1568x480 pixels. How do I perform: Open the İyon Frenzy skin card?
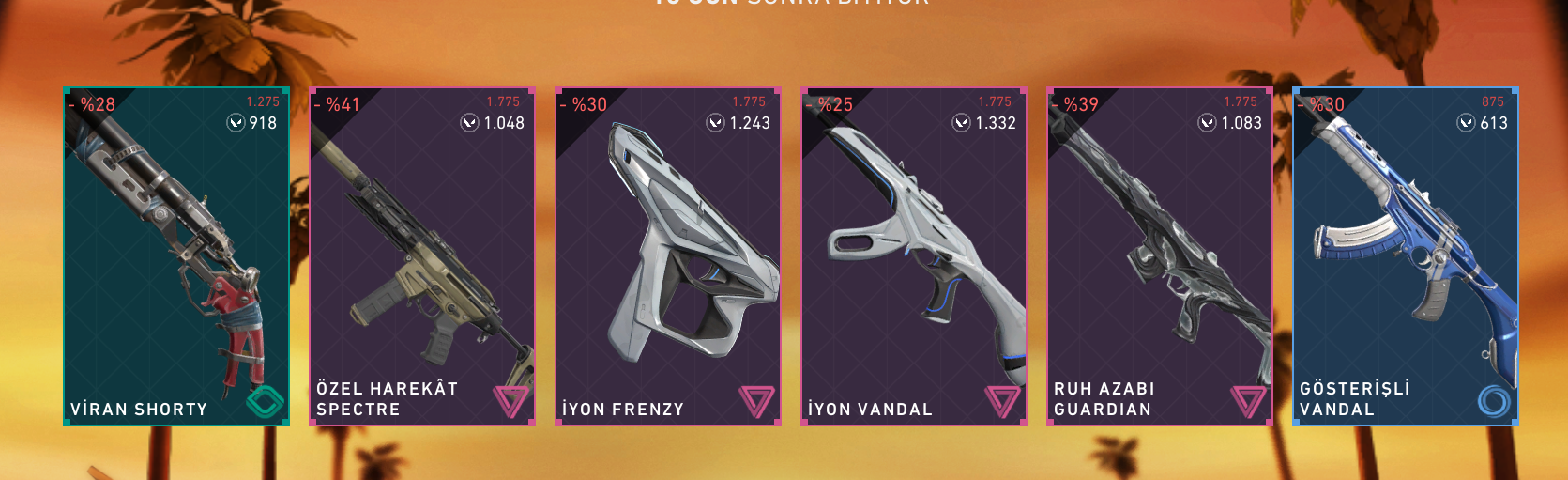(668, 256)
